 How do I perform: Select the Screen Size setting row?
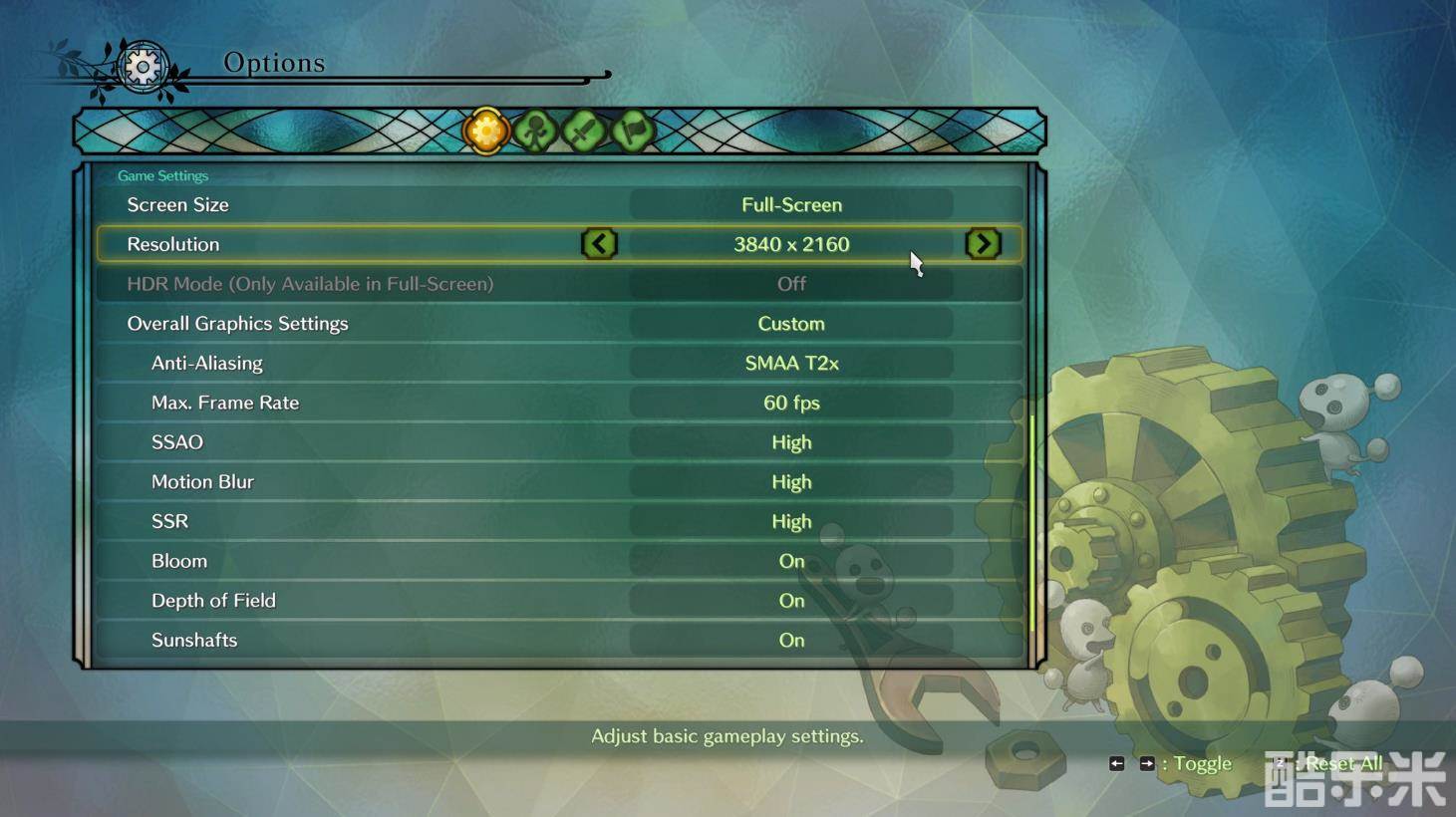(x=558, y=204)
